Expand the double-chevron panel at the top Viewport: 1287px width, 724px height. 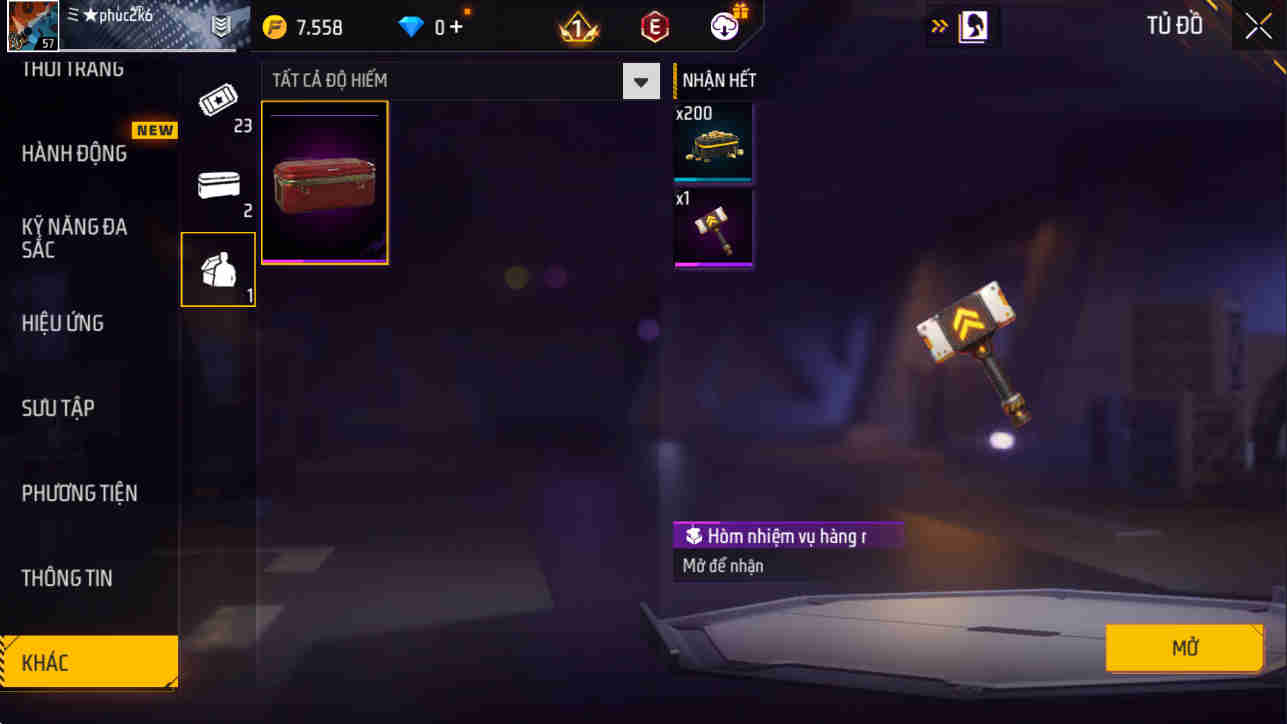pyautogui.click(x=938, y=25)
